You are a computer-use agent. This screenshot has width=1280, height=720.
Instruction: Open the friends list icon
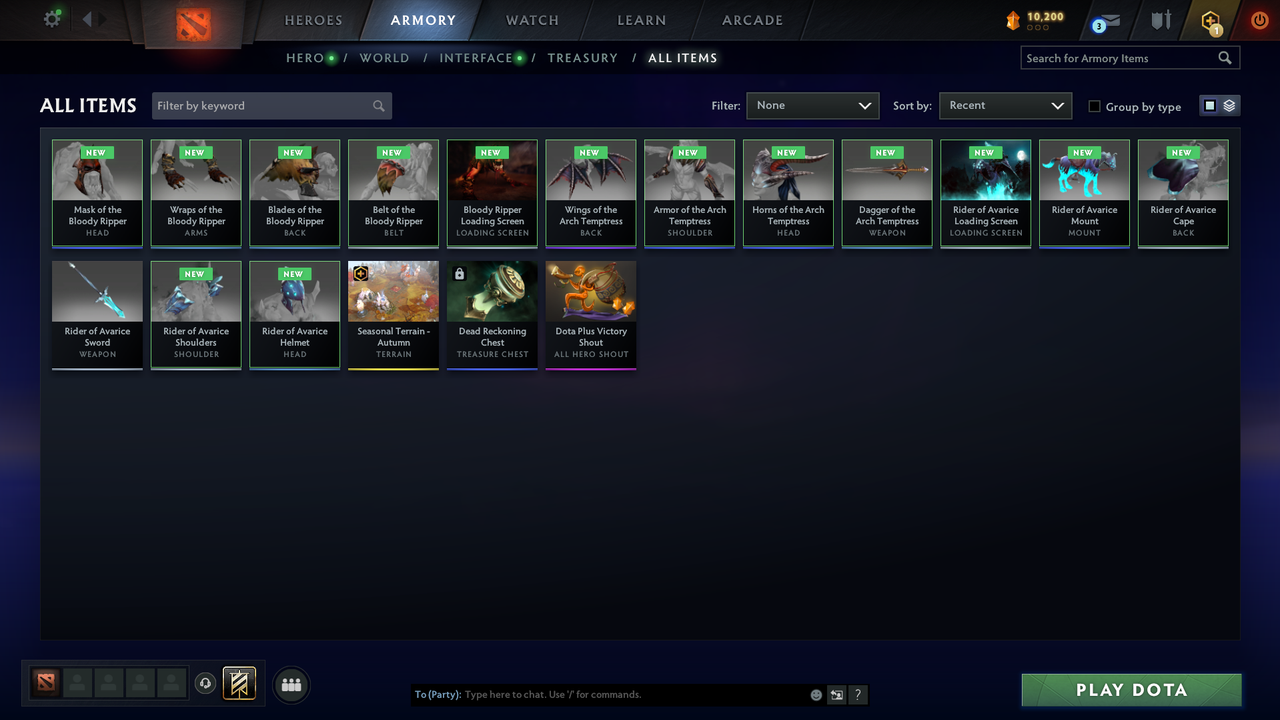click(290, 684)
